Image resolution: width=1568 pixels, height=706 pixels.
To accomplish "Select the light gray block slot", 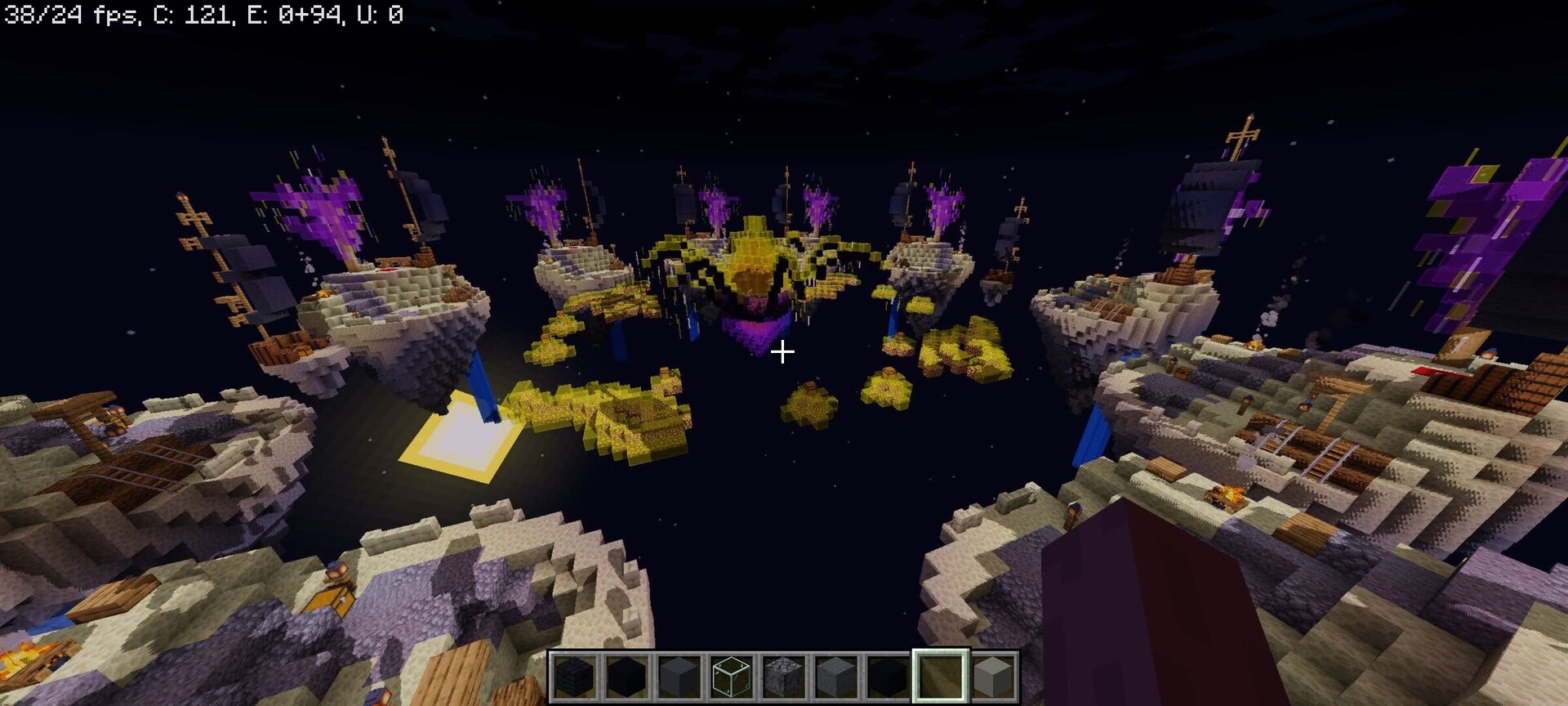I will [992, 677].
